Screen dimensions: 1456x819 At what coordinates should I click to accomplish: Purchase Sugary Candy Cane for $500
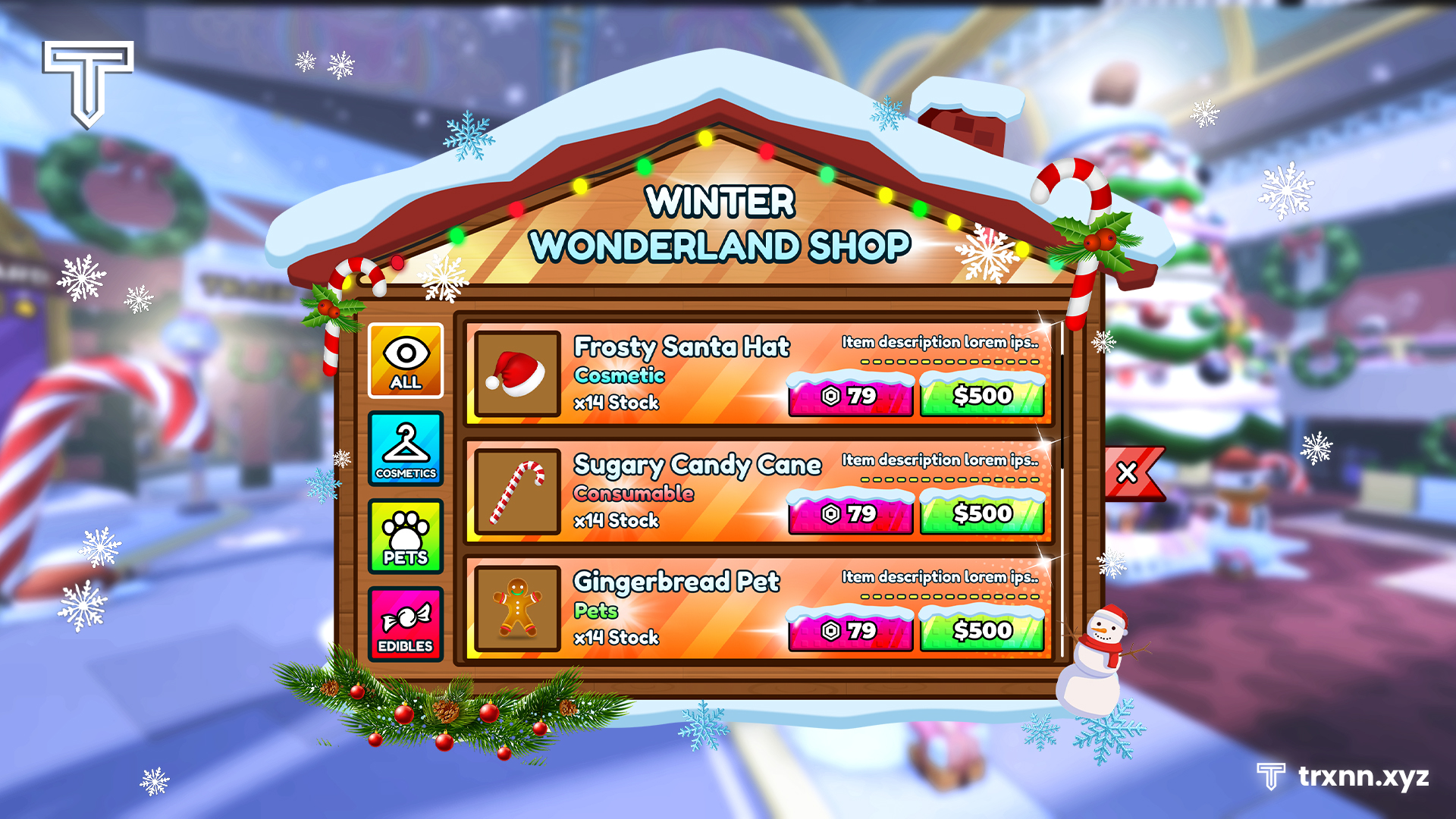[983, 513]
